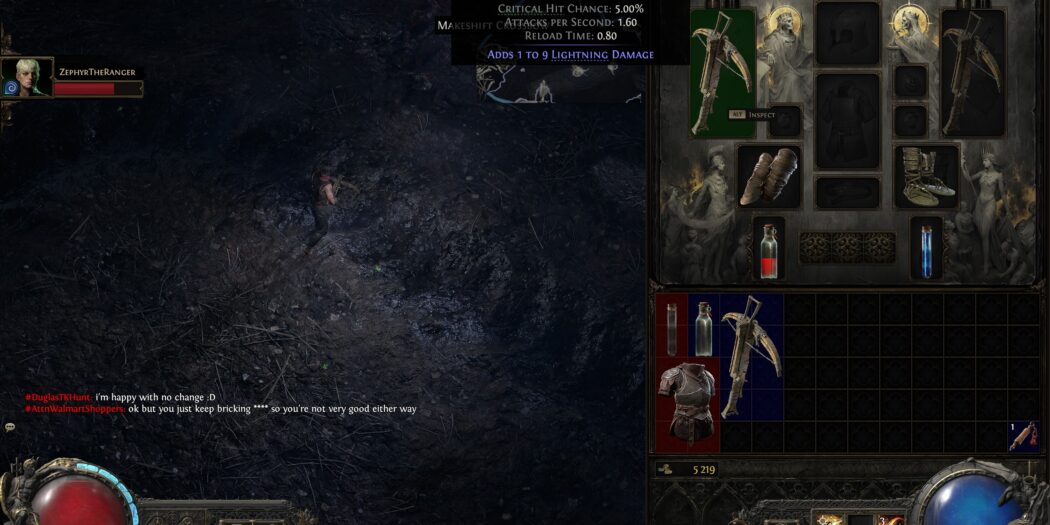1050x525 pixels.
Task: Select the equipped sandal boots slot
Action: 926,175
